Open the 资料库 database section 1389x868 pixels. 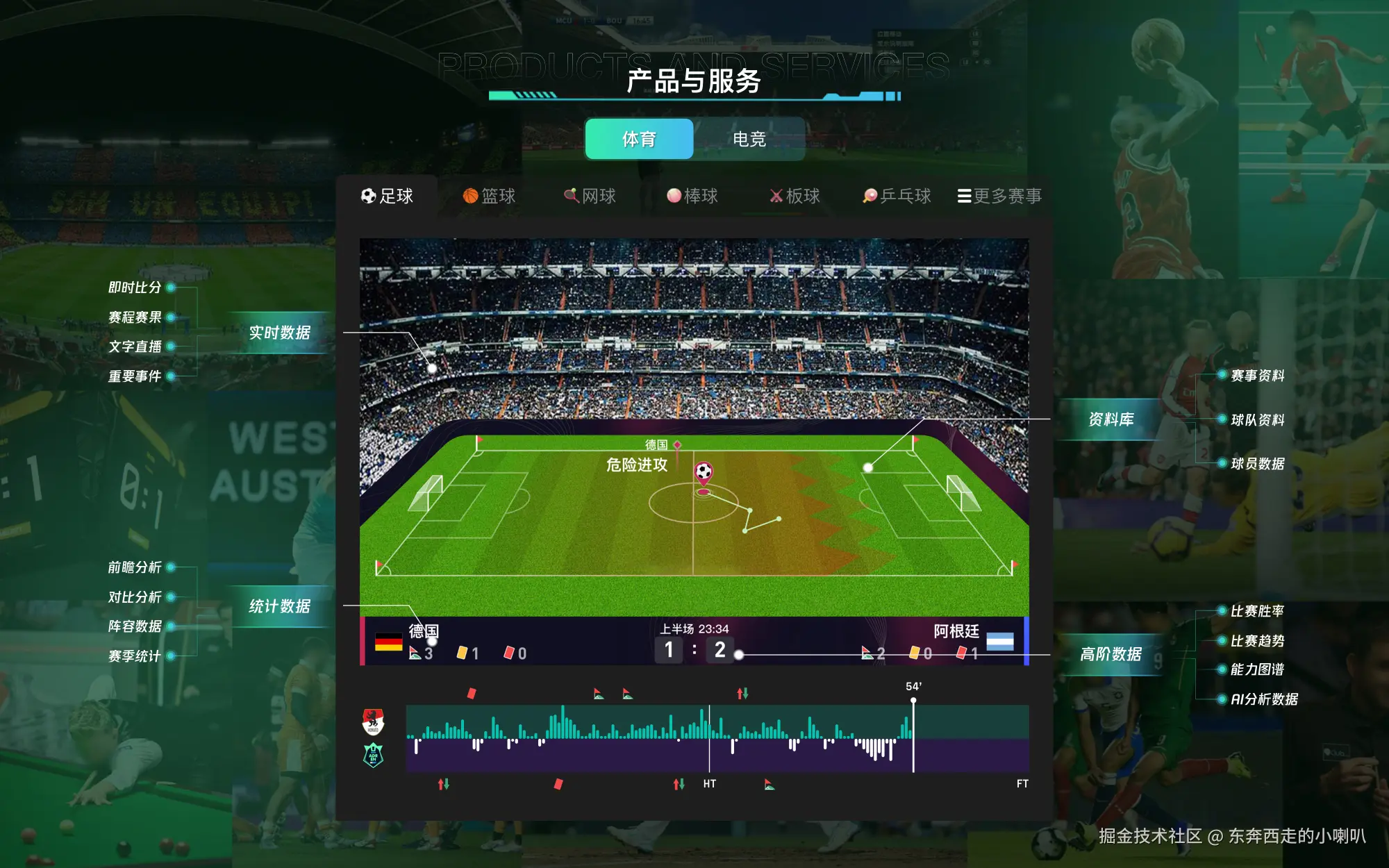[1112, 419]
